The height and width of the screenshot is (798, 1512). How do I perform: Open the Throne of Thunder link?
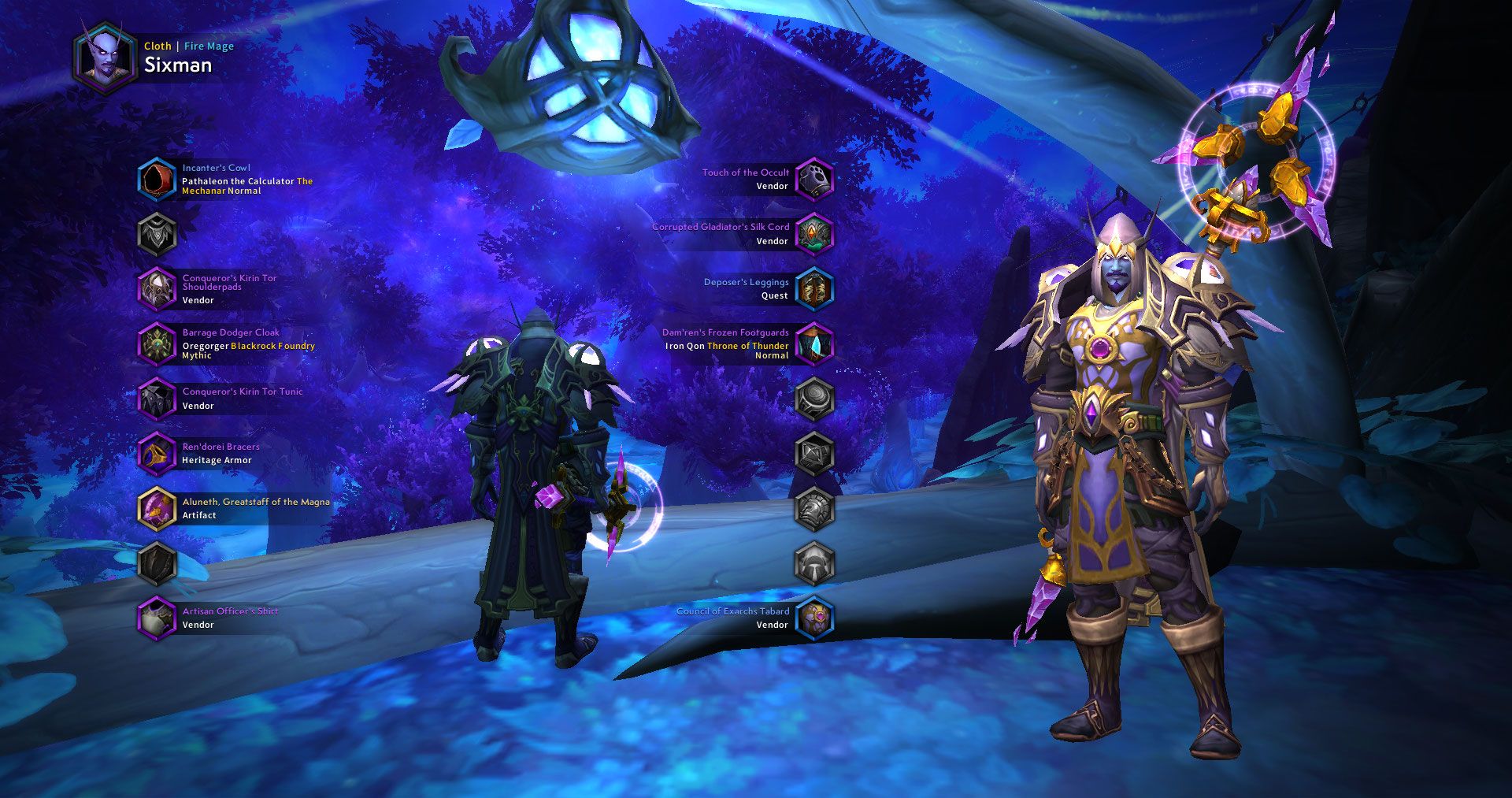(x=747, y=346)
